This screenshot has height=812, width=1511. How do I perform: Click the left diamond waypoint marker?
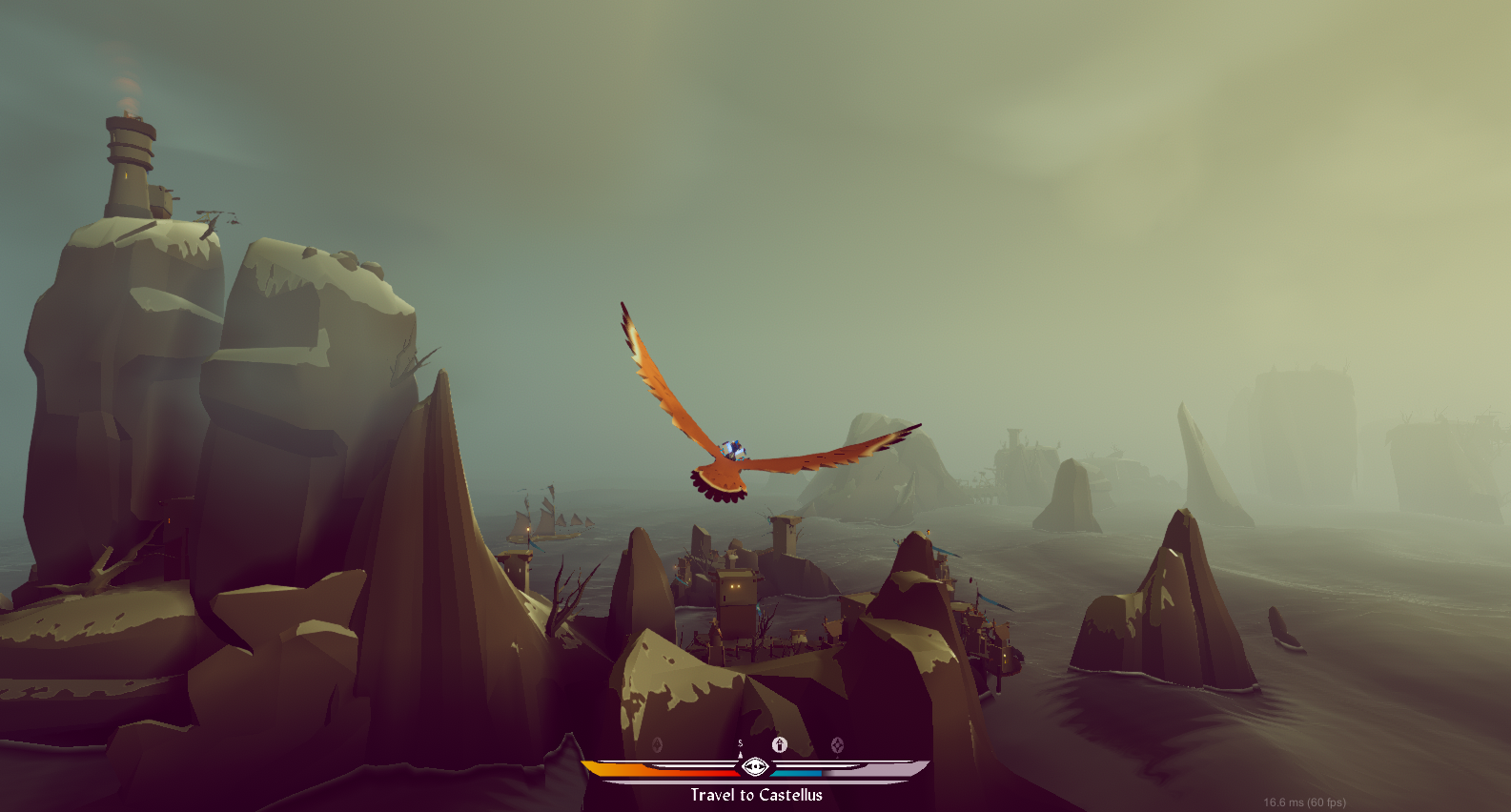tap(657, 744)
